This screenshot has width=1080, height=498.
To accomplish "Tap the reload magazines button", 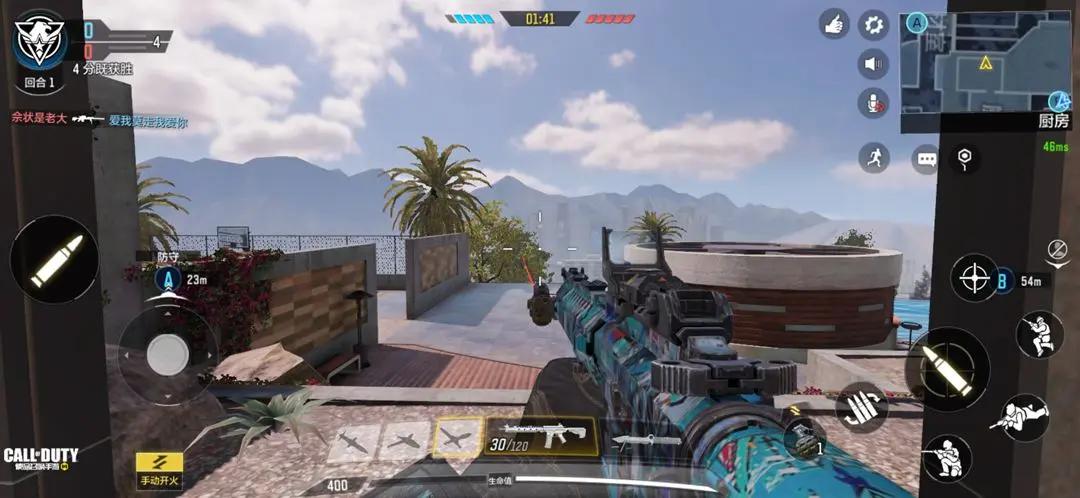I will (861, 408).
